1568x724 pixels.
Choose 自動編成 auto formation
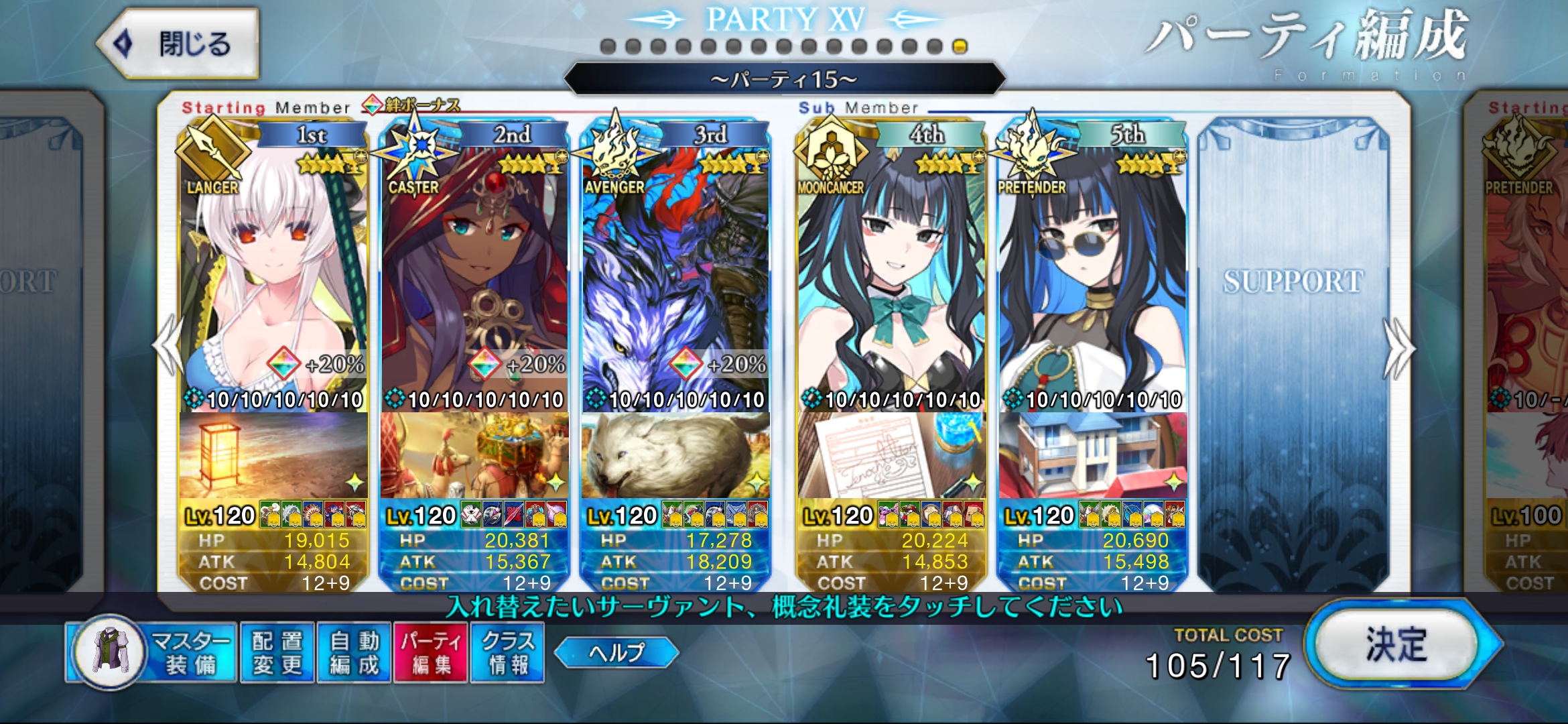pos(354,652)
